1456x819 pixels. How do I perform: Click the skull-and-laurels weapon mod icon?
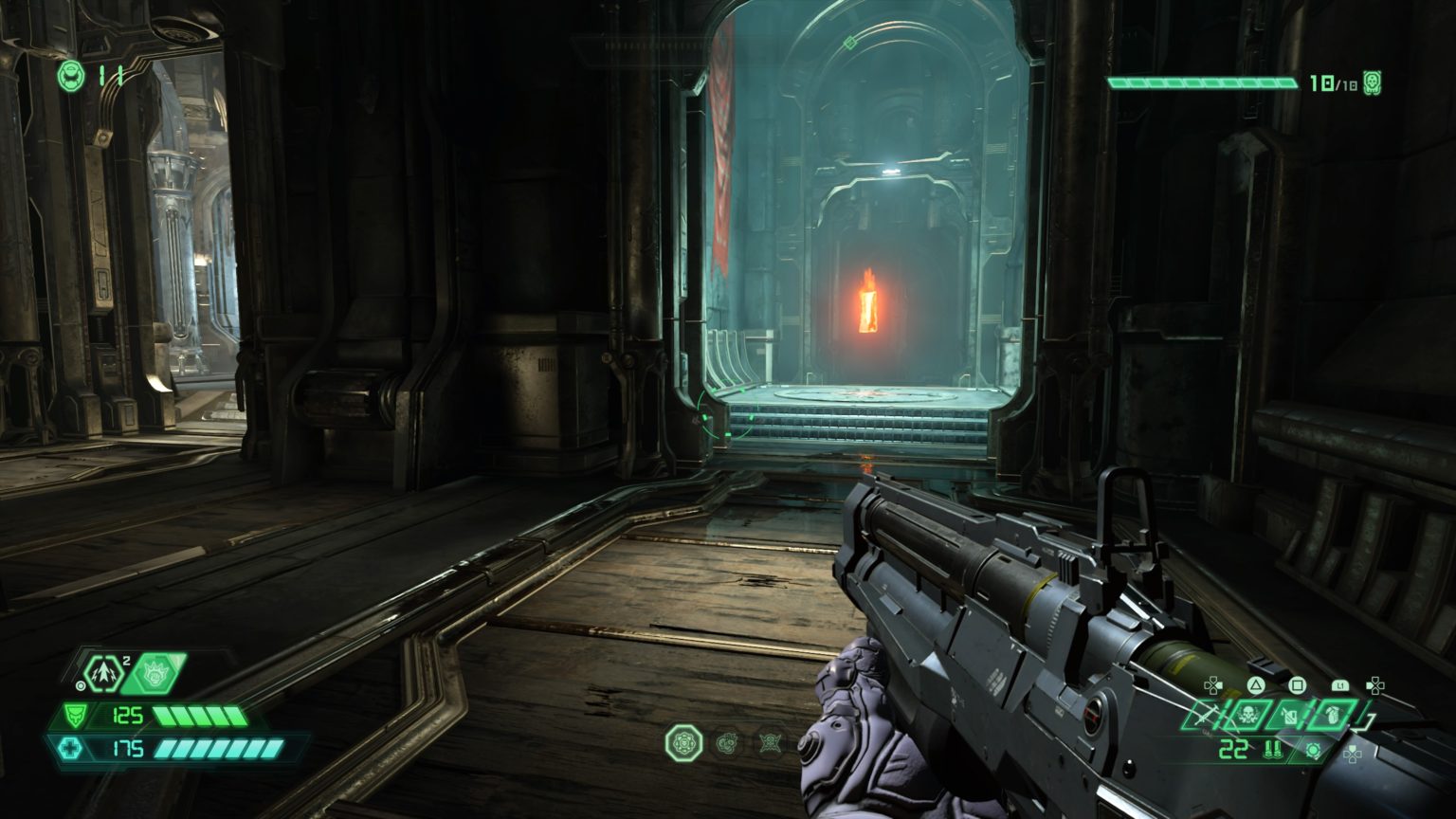tap(1248, 716)
